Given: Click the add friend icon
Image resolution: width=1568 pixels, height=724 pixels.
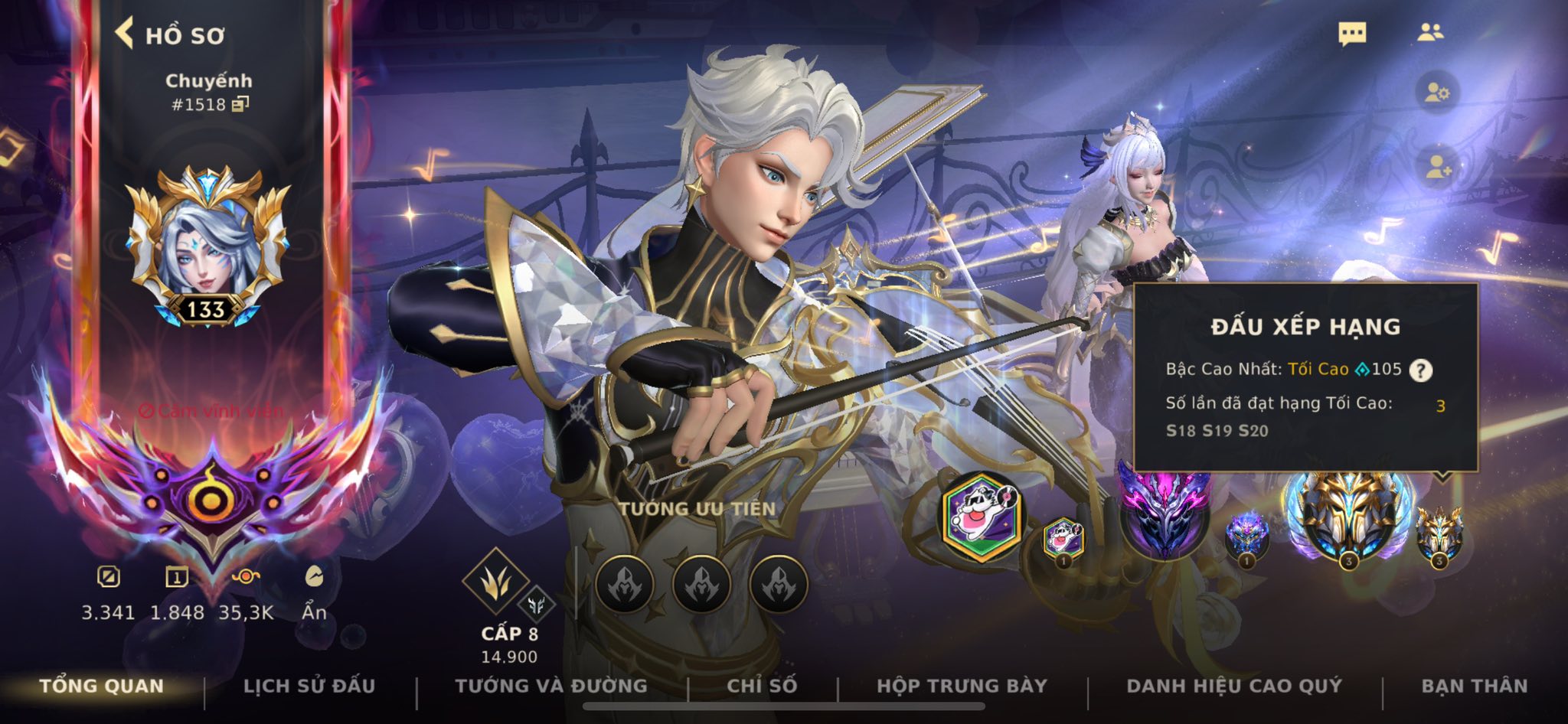Looking at the screenshot, I should tap(1436, 168).
